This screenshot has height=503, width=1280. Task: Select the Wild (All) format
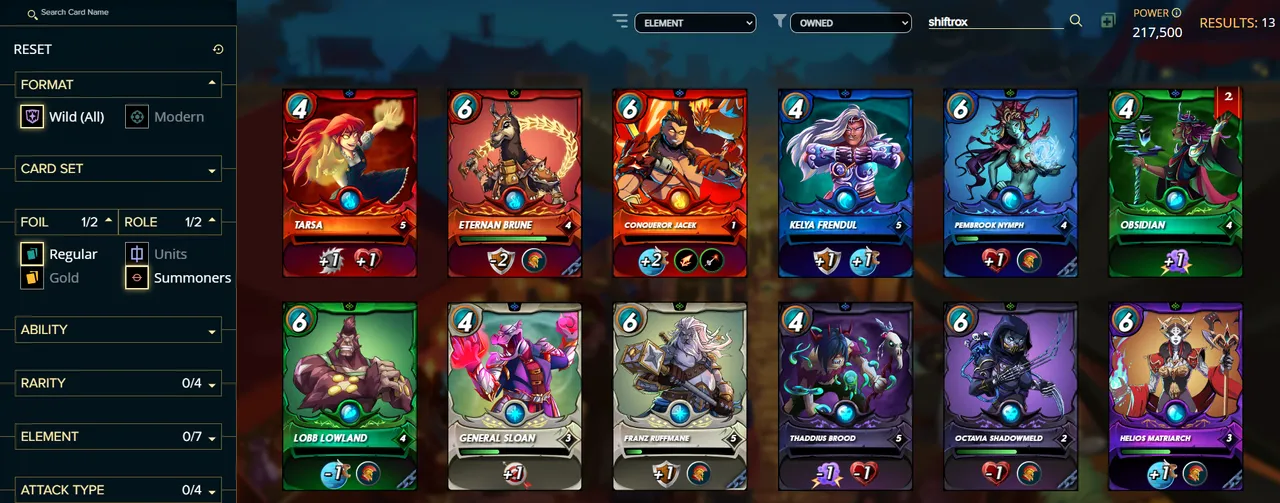(x=63, y=117)
